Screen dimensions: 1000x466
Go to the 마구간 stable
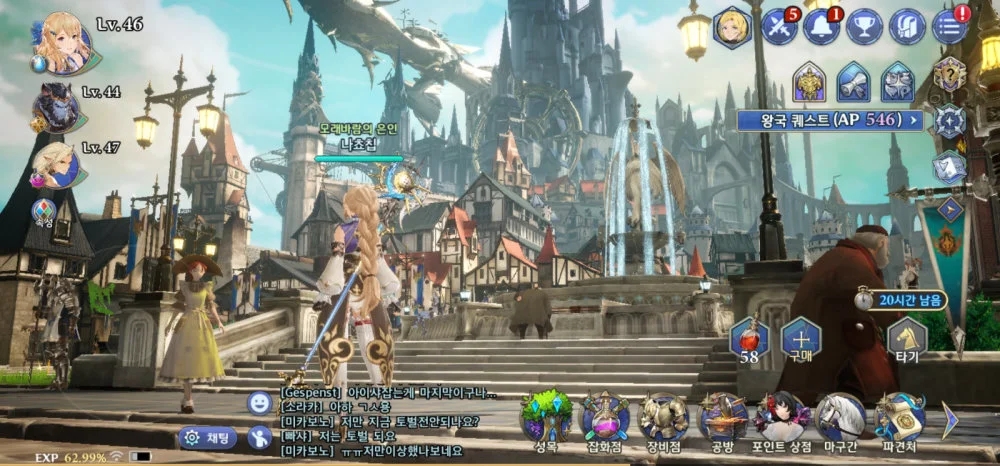click(841, 417)
